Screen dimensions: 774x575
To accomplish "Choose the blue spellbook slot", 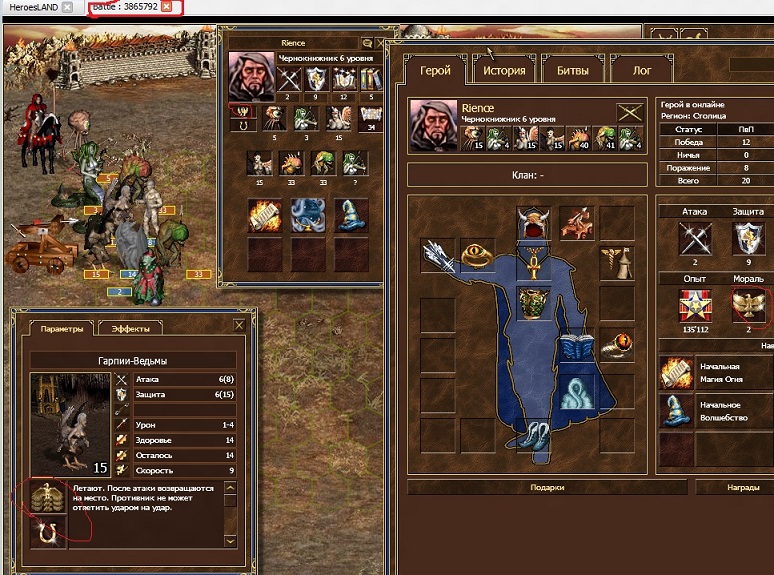I will (576, 347).
